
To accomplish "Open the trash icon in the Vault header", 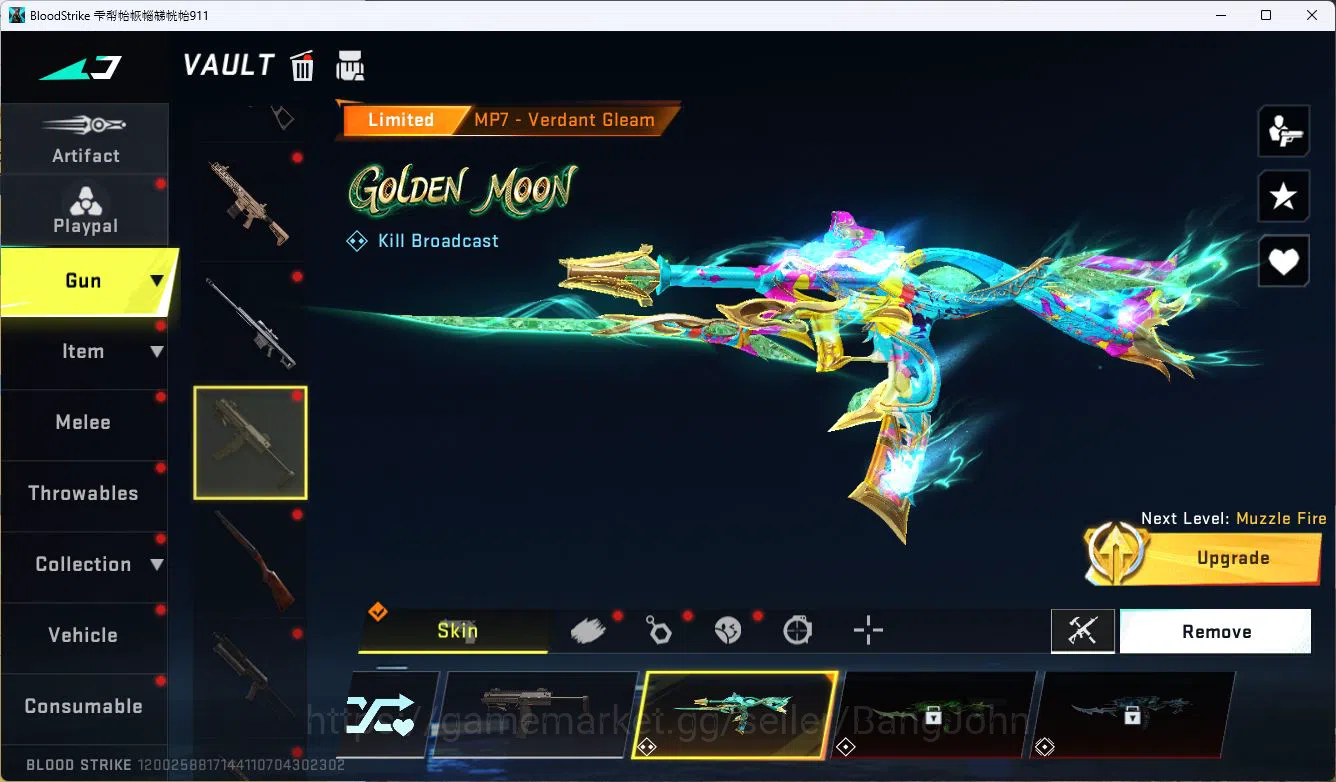I will click(302, 65).
